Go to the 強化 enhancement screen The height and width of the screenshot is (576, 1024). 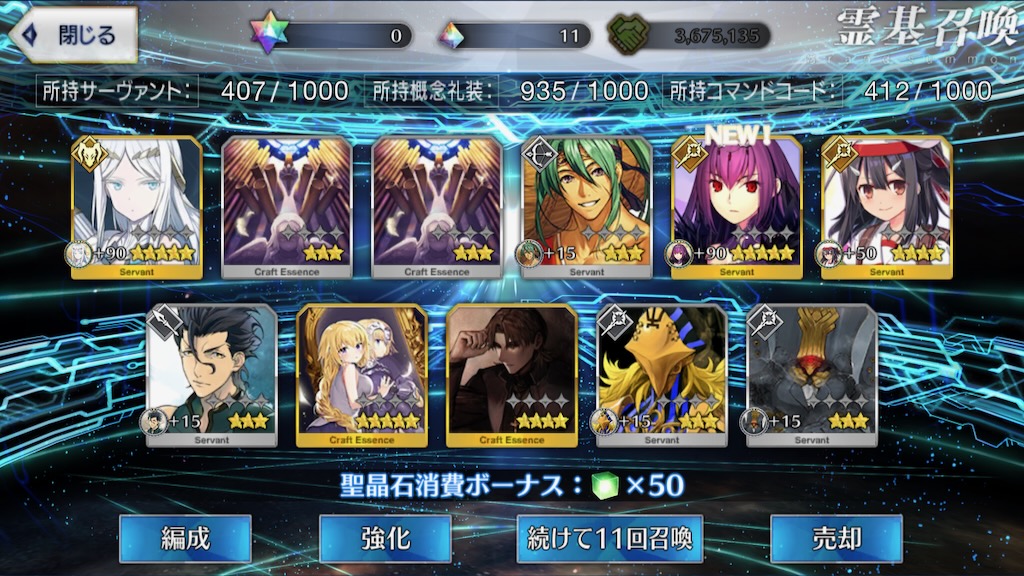coord(385,538)
